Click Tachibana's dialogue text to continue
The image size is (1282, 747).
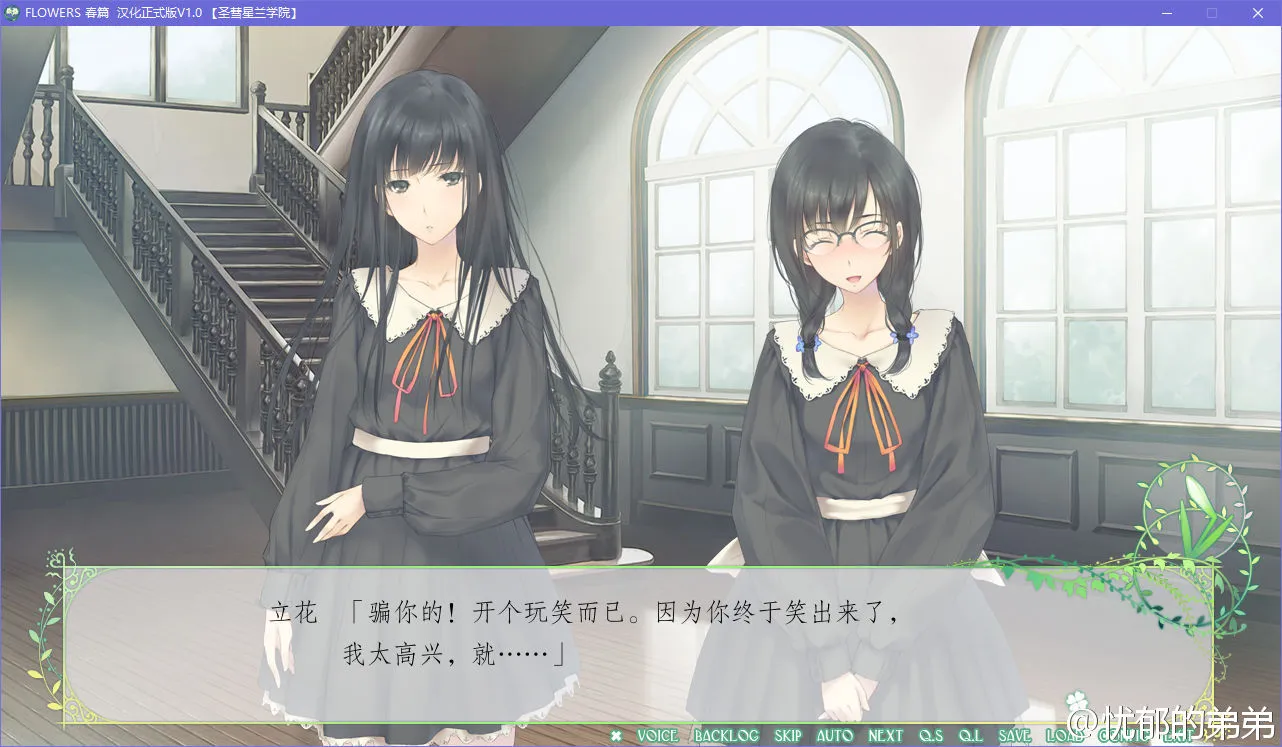[600, 615]
